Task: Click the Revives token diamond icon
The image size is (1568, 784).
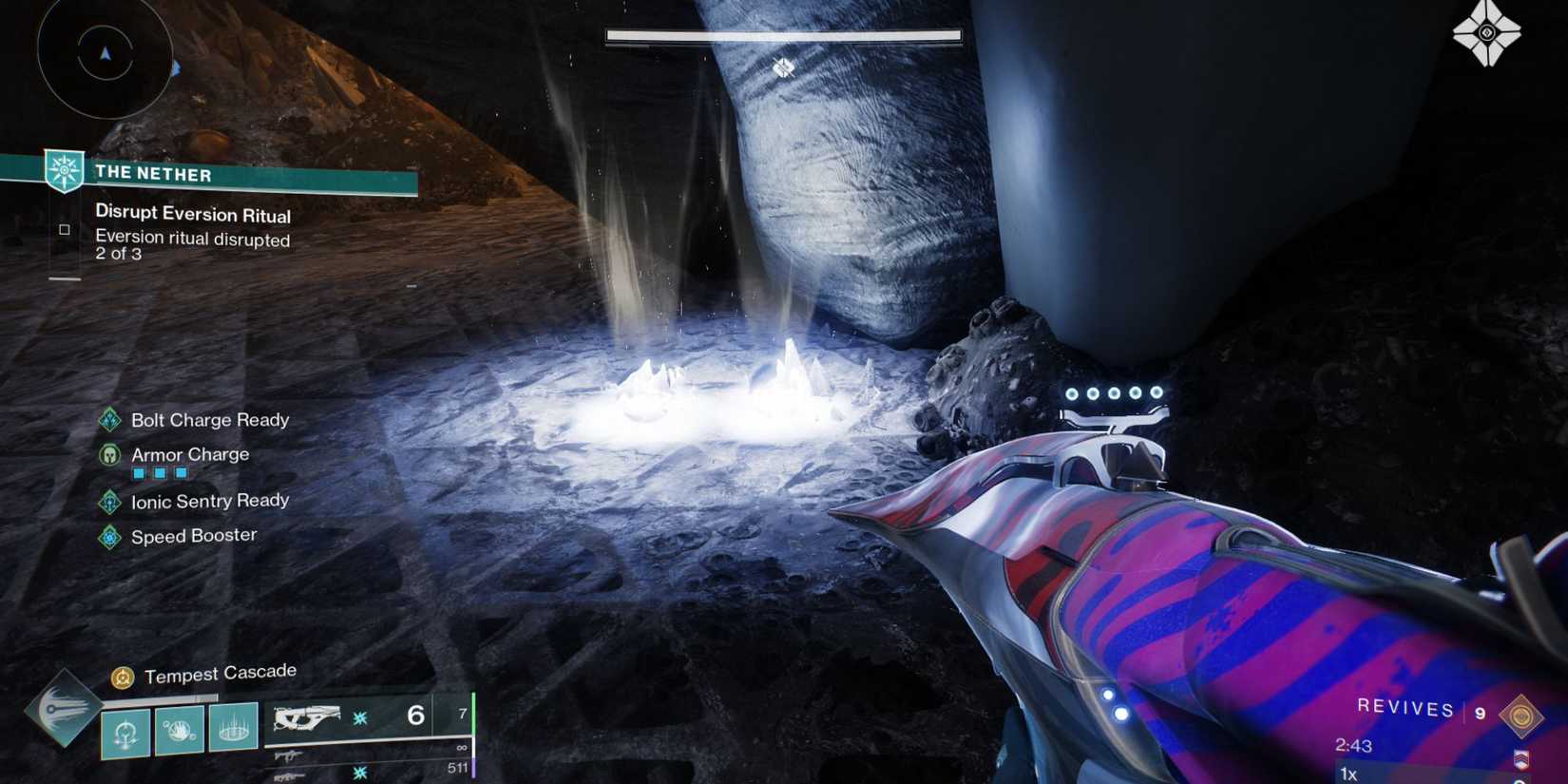Action: 1521,716
